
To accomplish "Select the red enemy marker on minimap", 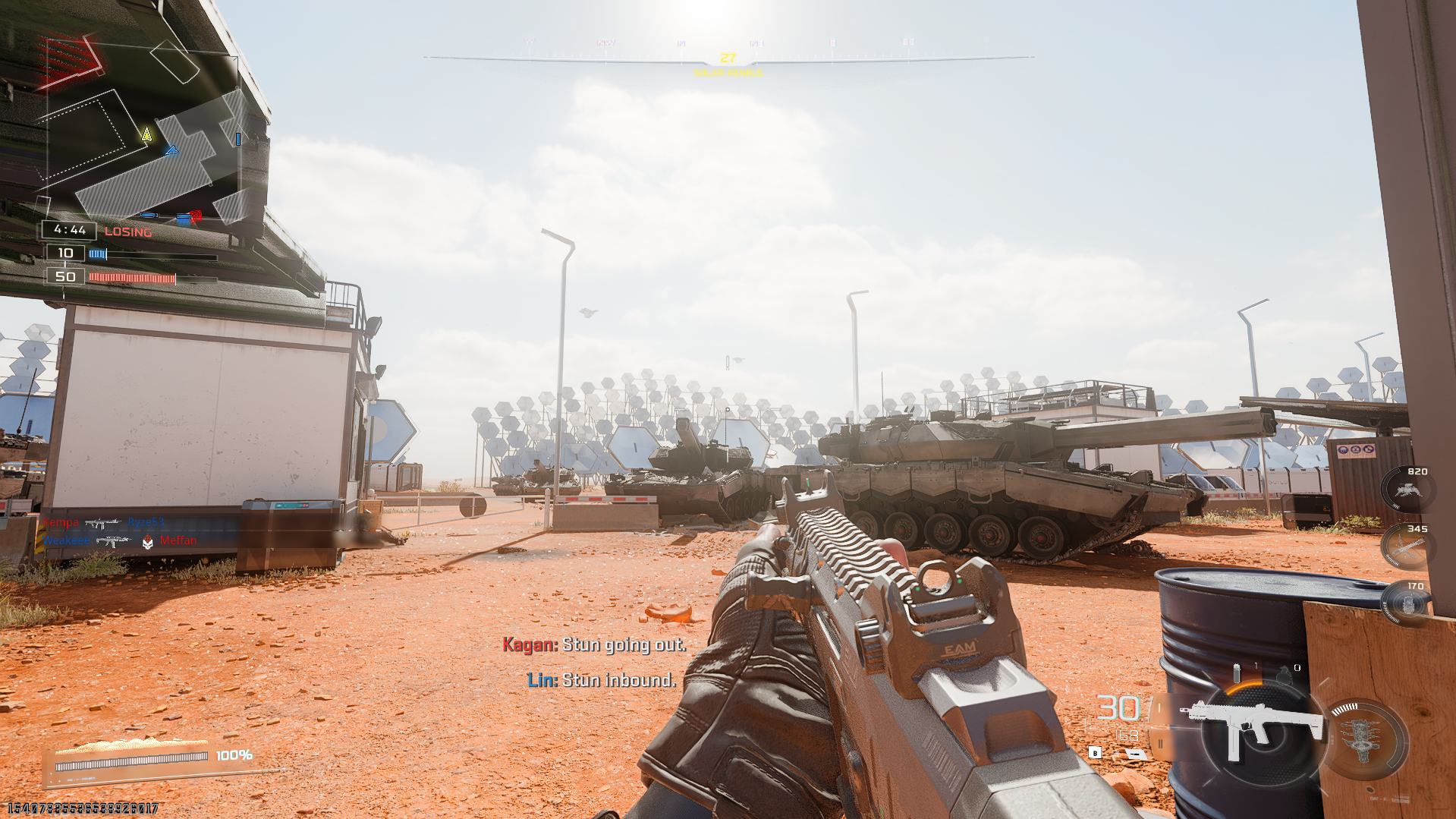I will 196,216.
